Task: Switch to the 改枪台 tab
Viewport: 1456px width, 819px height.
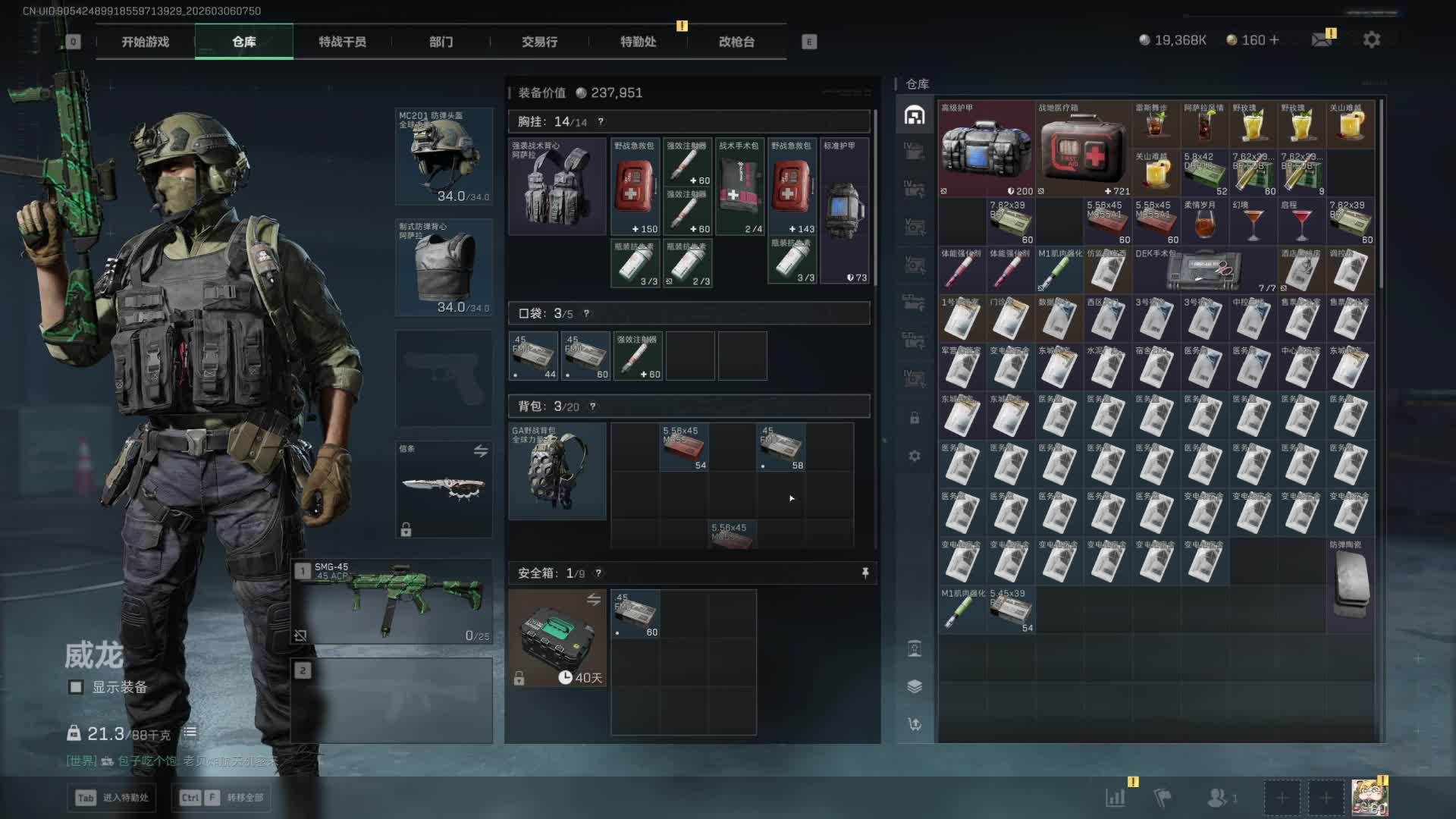Action: coord(736,42)
